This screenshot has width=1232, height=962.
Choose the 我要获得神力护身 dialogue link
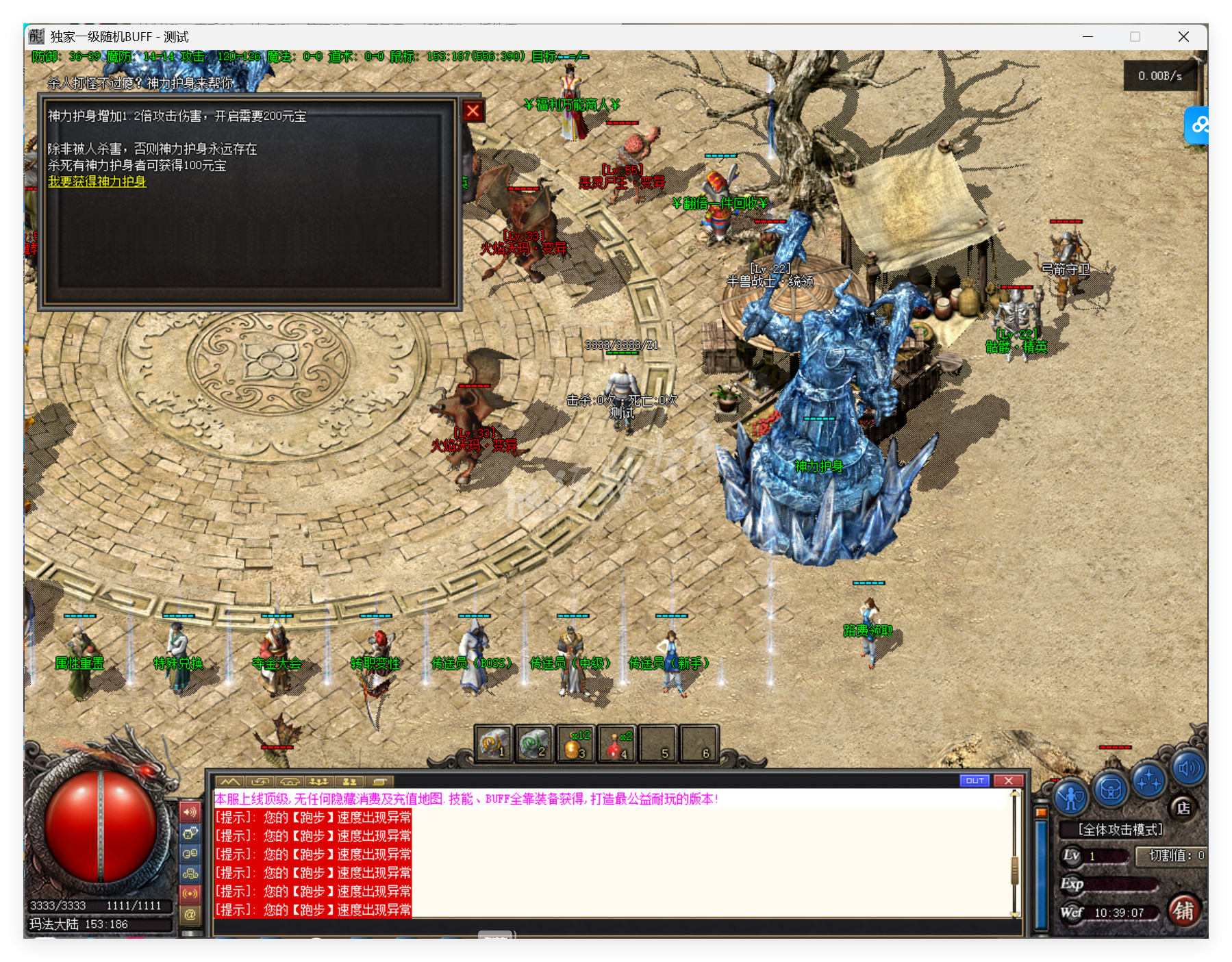97,181
